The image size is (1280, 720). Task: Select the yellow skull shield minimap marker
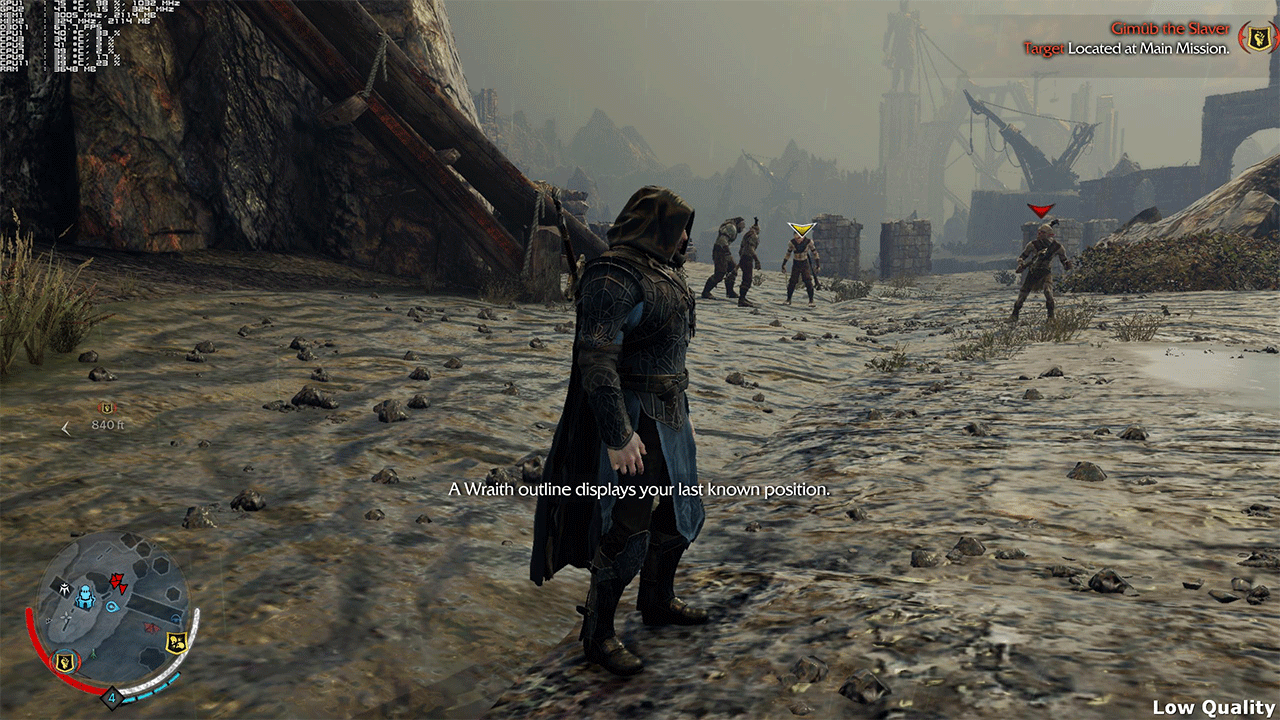[178, 640]
